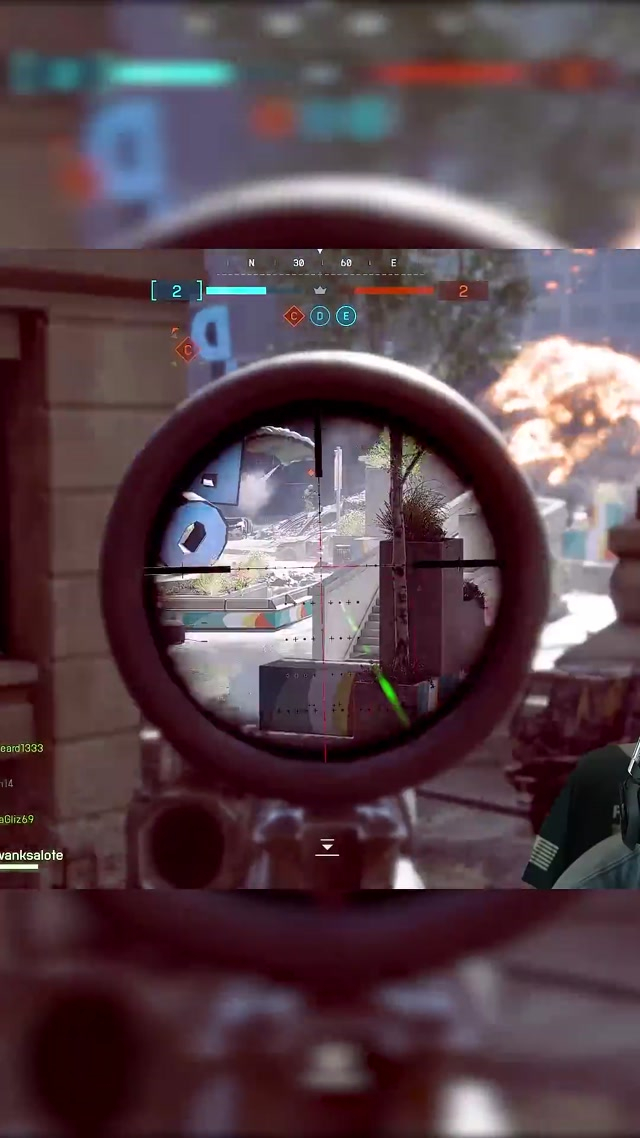Screen dimensions: 640x1138
Task: Click the small circled D objective icon
Action: (x=320, y=316)
